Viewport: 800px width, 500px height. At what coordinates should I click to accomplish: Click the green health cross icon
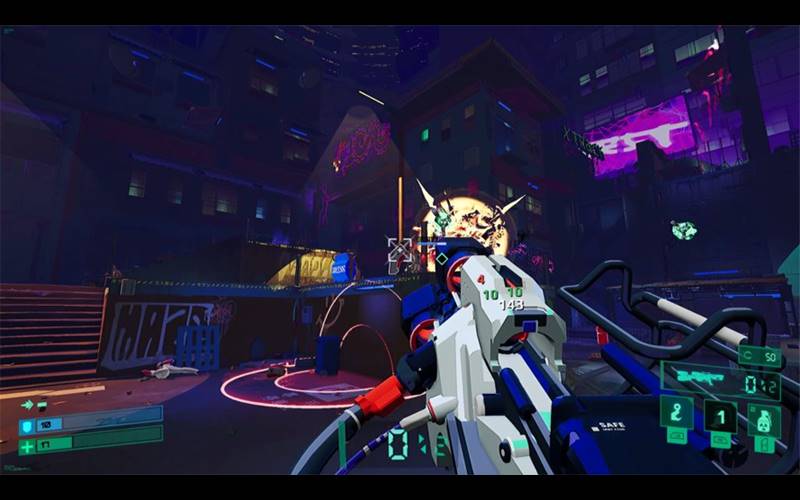[x=26, y=446]
